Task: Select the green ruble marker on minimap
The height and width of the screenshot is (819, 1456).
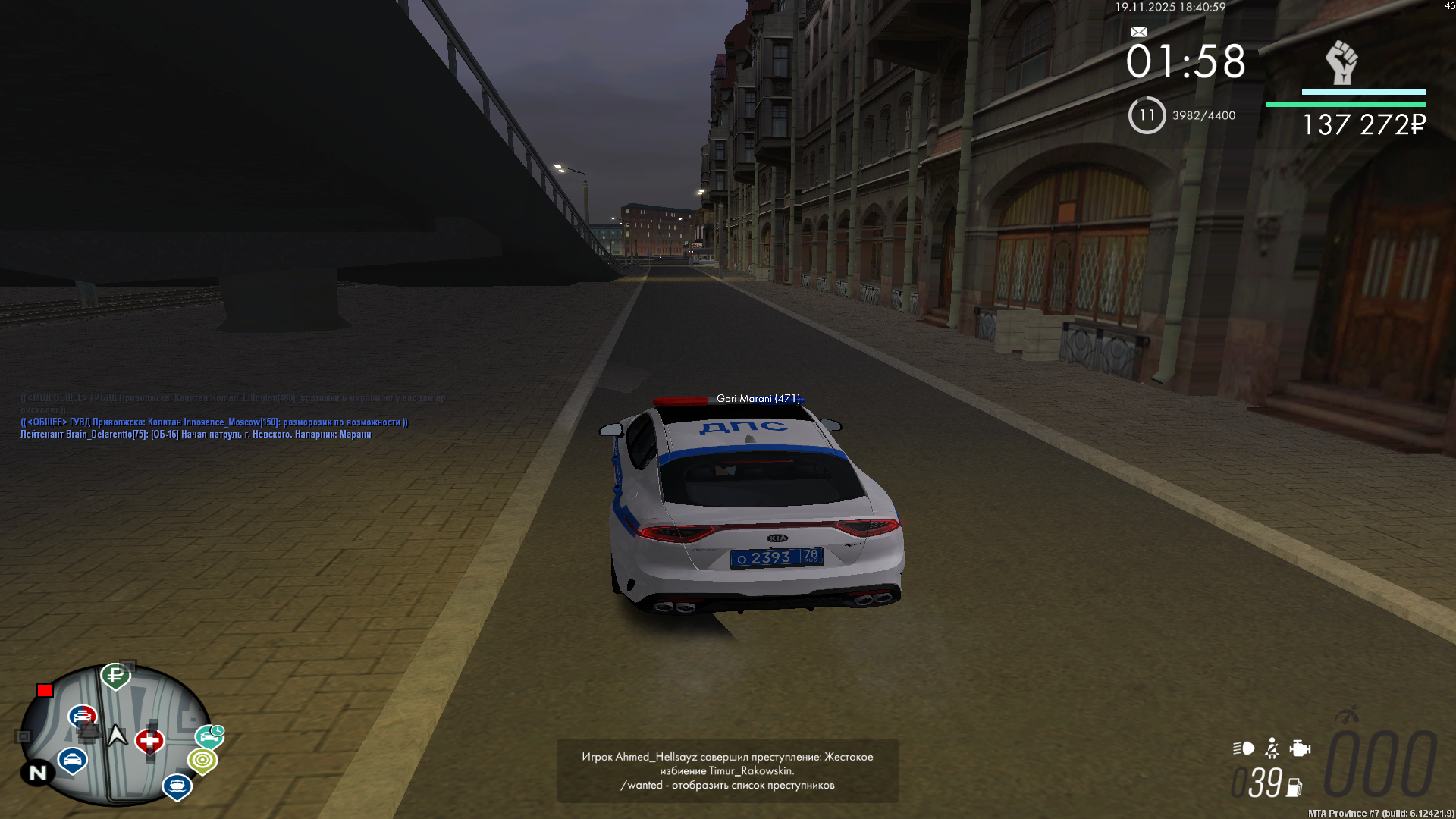Action: click(x=115, y=674)
